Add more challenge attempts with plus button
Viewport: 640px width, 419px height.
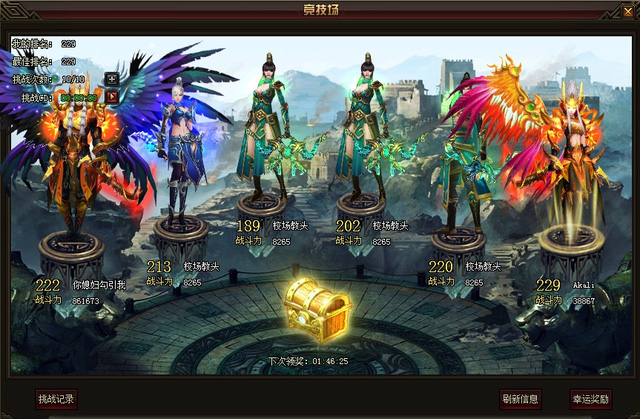click(x=112, y=78)
